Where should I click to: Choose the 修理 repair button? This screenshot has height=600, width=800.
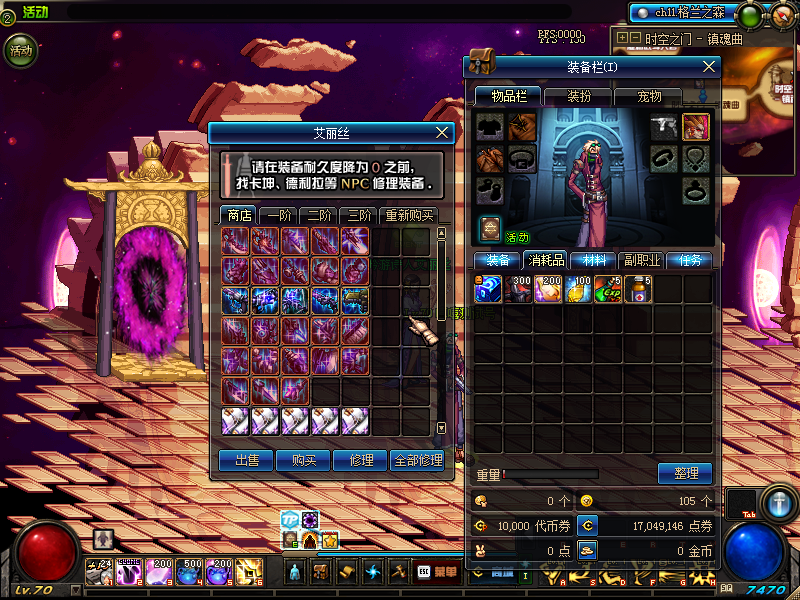[x=361, y=460]
